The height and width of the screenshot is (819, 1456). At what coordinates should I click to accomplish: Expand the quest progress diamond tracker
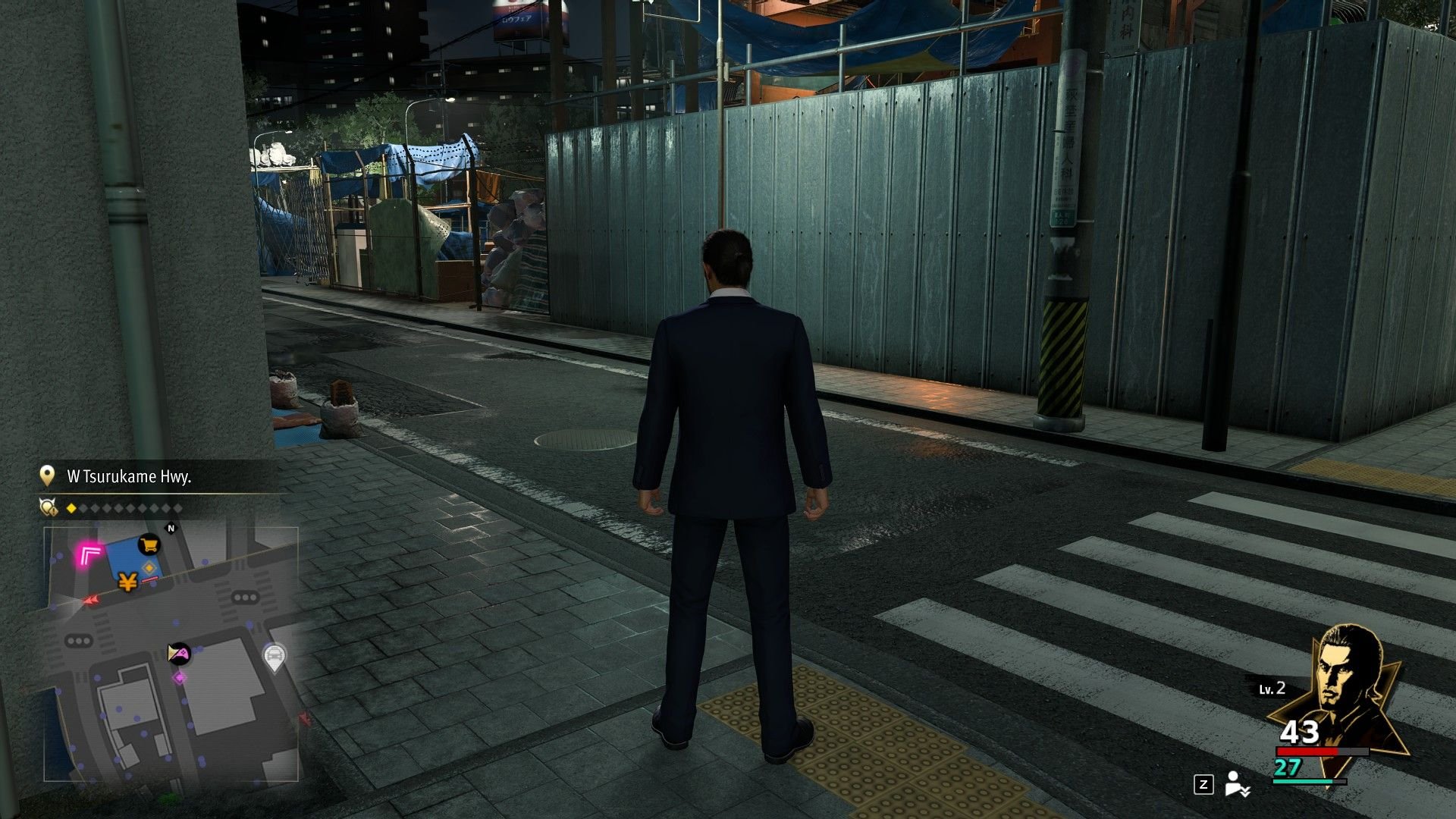pos(124,507)
